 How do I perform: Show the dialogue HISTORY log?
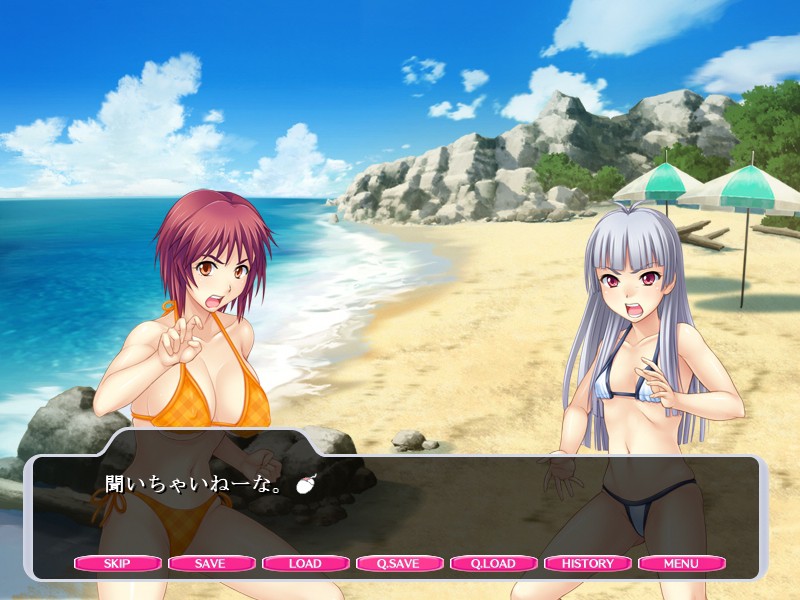coord(587,563)
